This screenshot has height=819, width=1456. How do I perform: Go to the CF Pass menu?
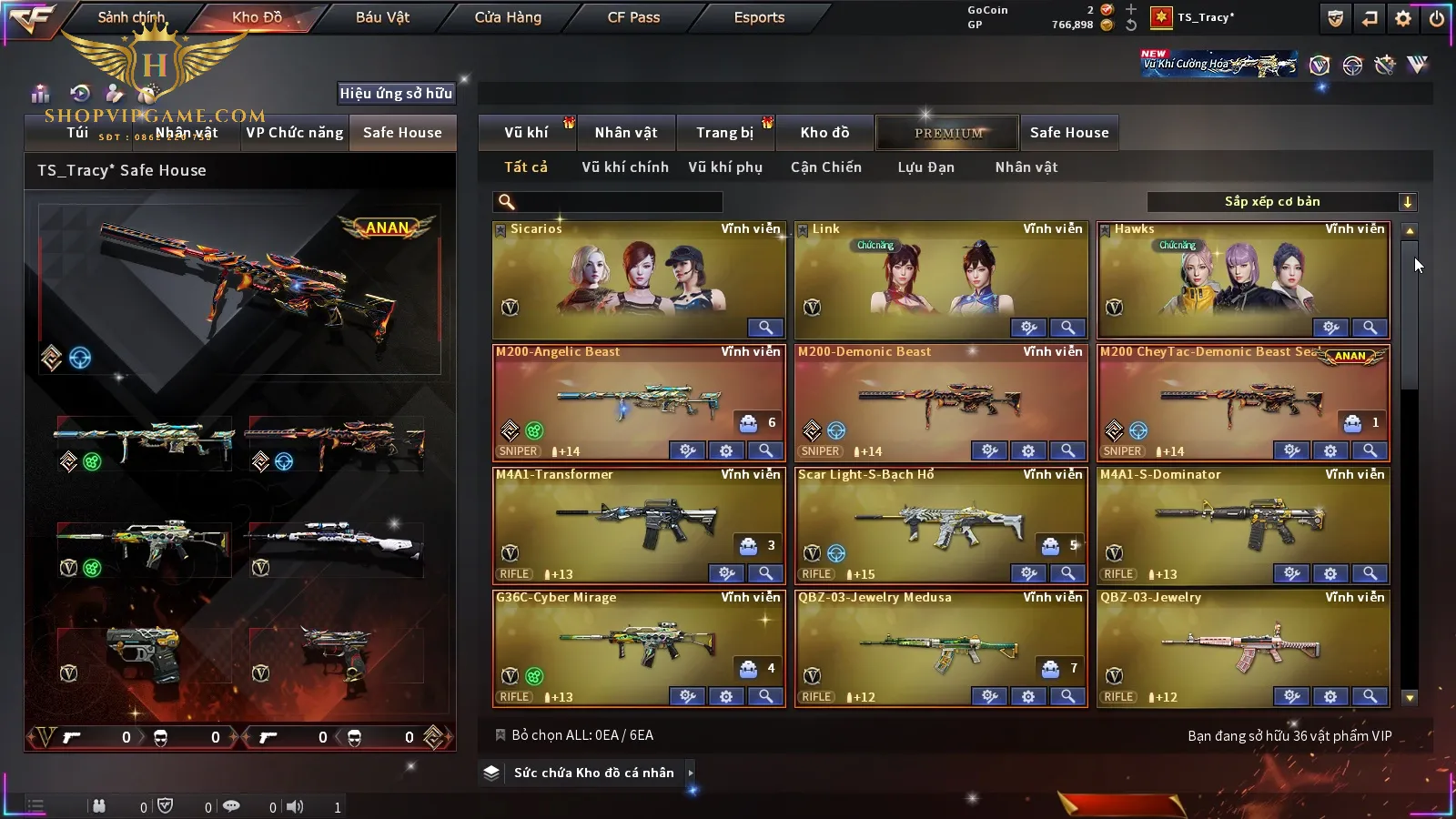(x=633, y=17)
